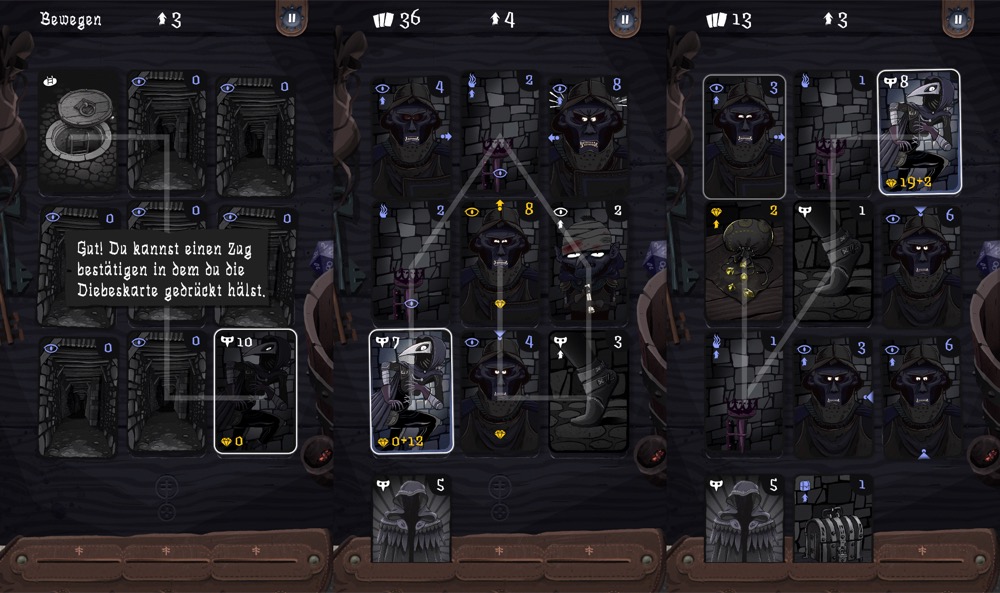Choose the bandaged guard card with value 2
Screen dimensions: 1000x593
[588, 260]
